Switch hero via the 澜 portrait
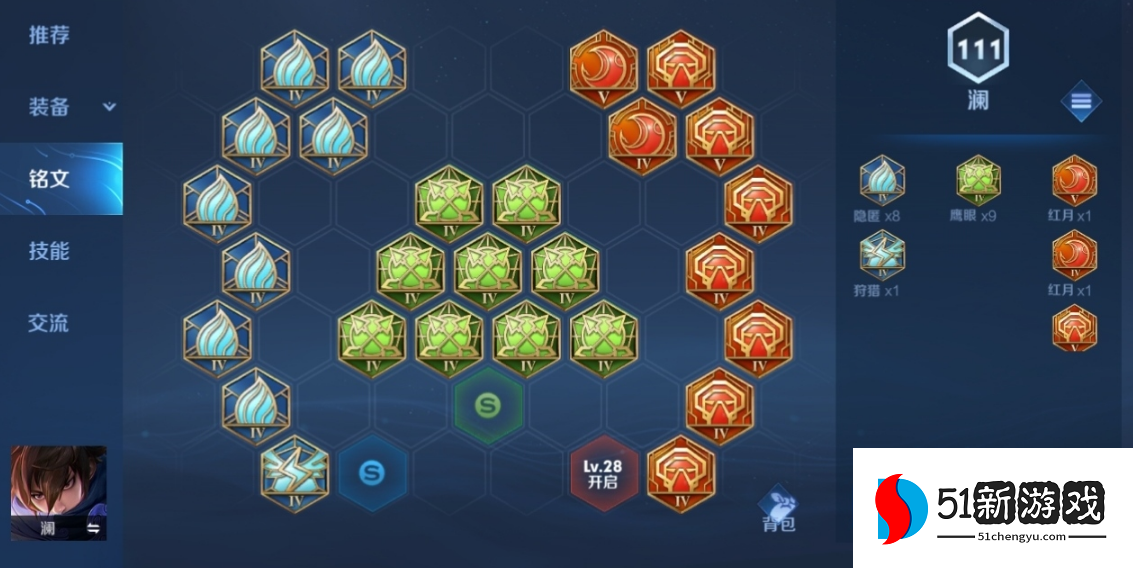The width and height of the screenshot is (1133, 568). (58, 492)
